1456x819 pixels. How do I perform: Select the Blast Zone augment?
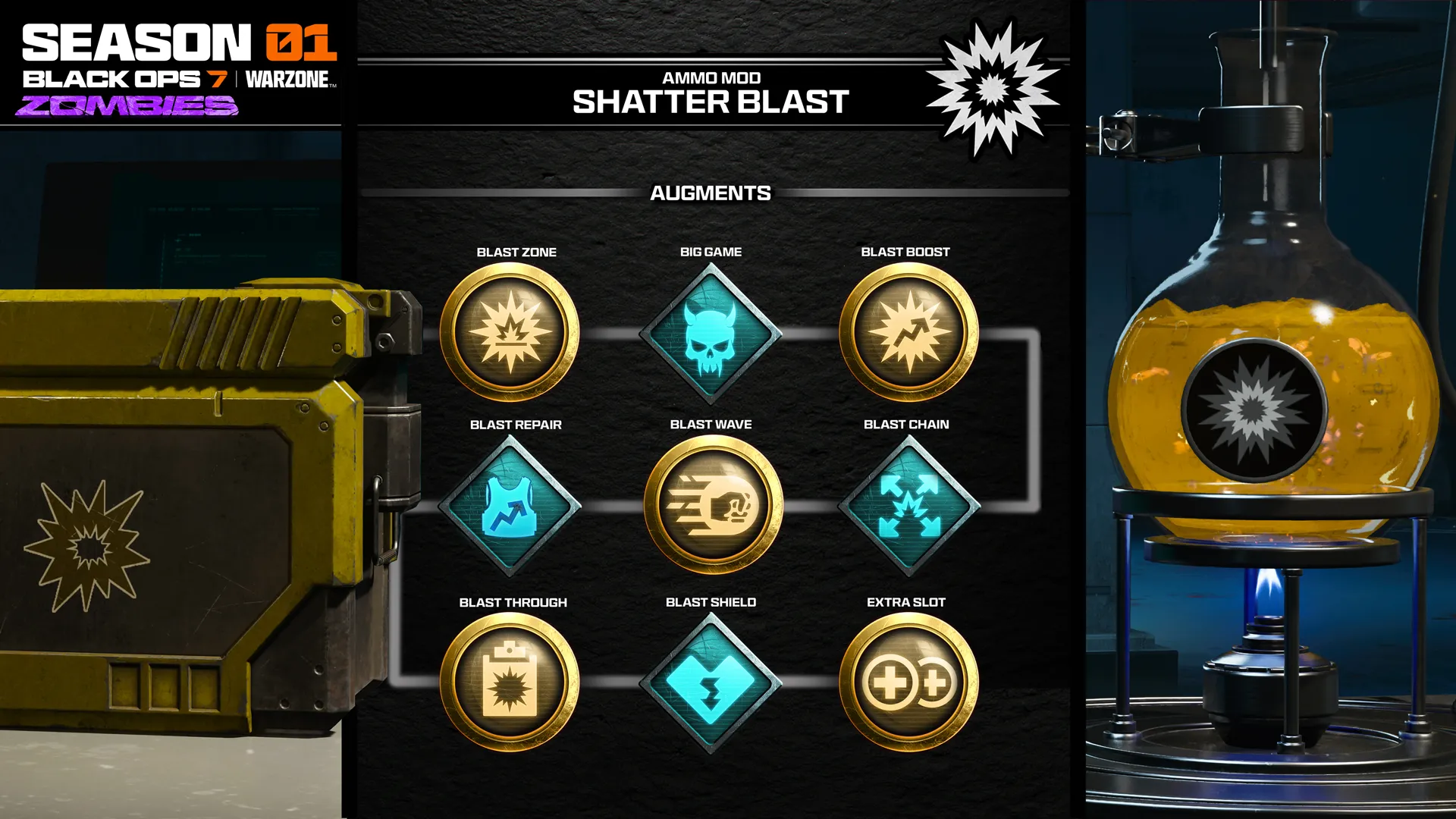click(510, 332)
